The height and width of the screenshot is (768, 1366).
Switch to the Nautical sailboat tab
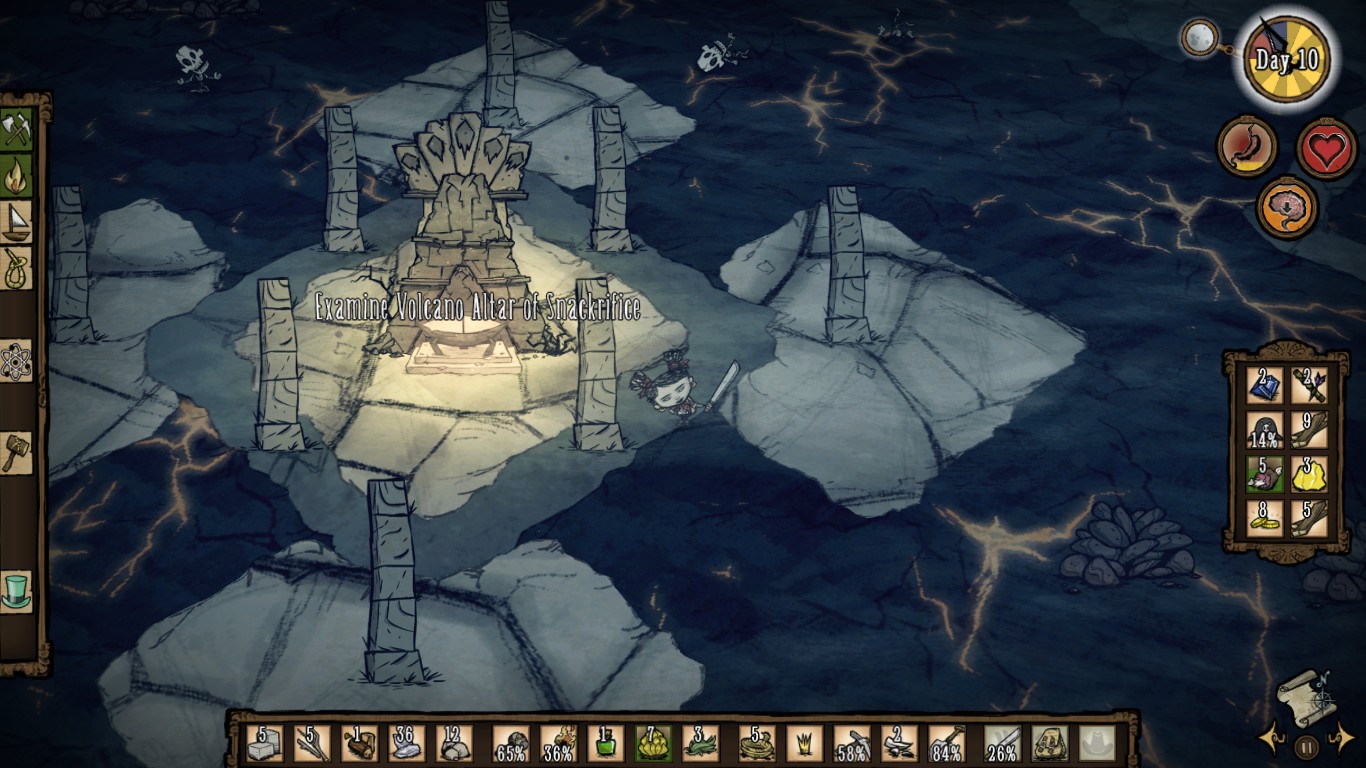click(x=16, y=222)
